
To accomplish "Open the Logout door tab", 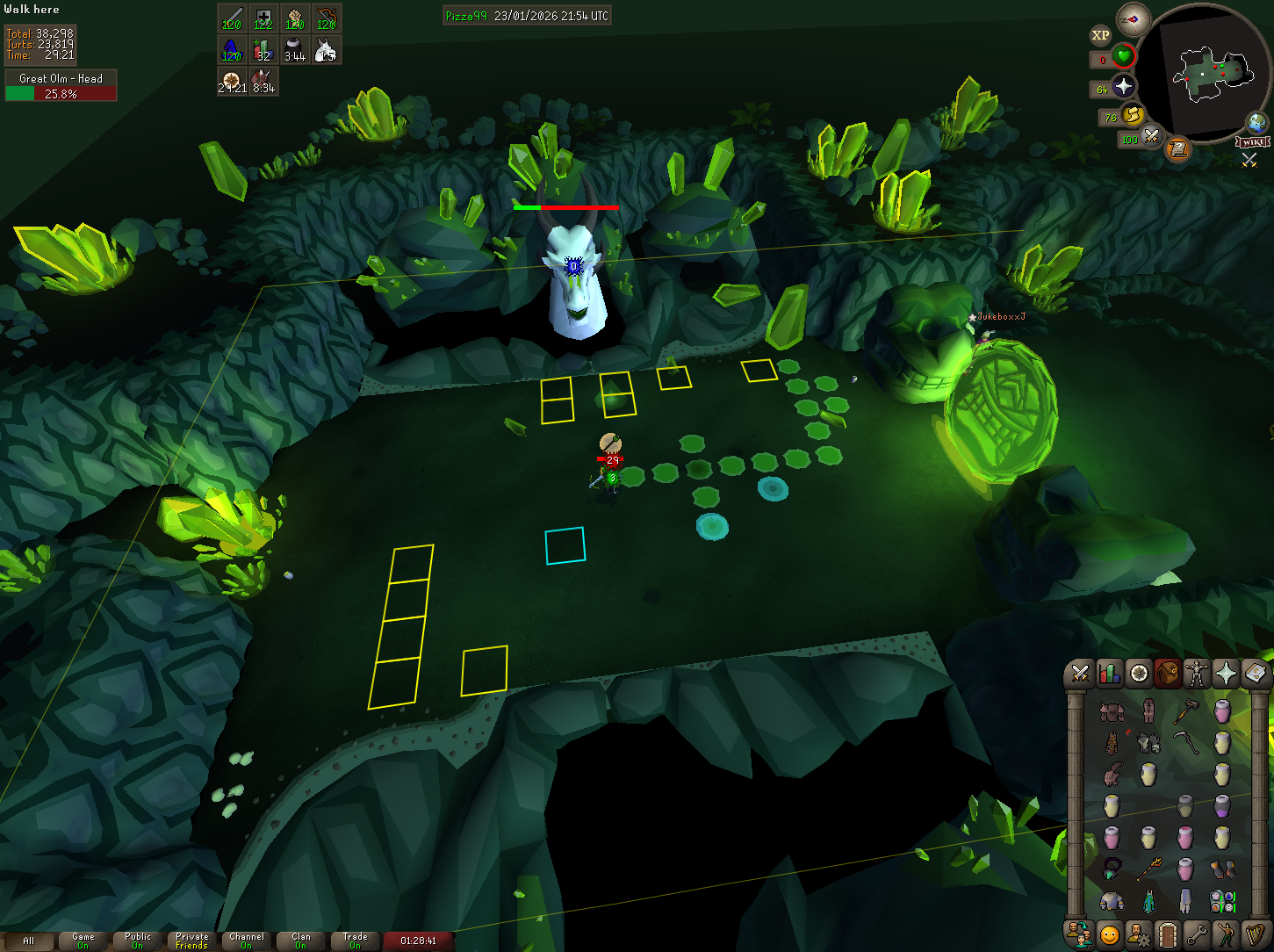I will coord(1168,934).
